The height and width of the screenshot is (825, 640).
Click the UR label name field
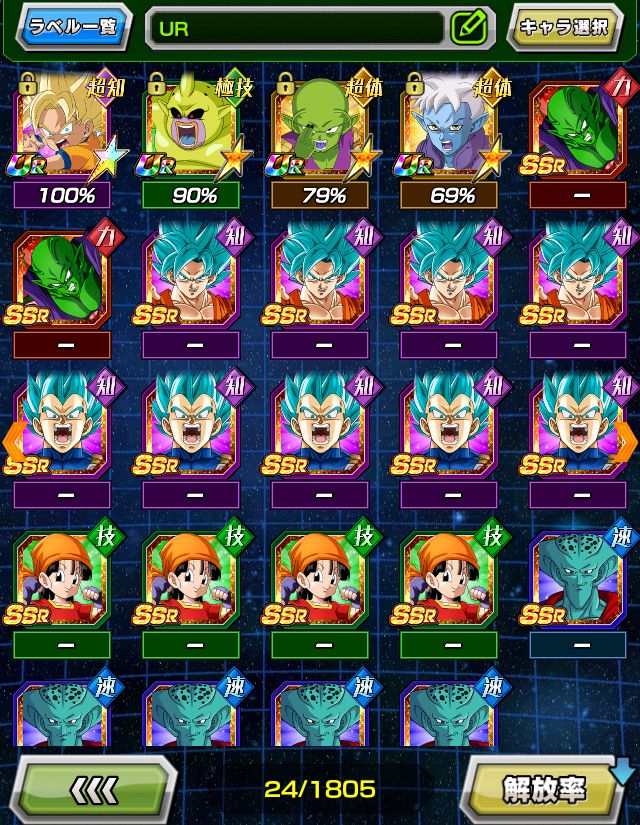click(x=297, y=28)
